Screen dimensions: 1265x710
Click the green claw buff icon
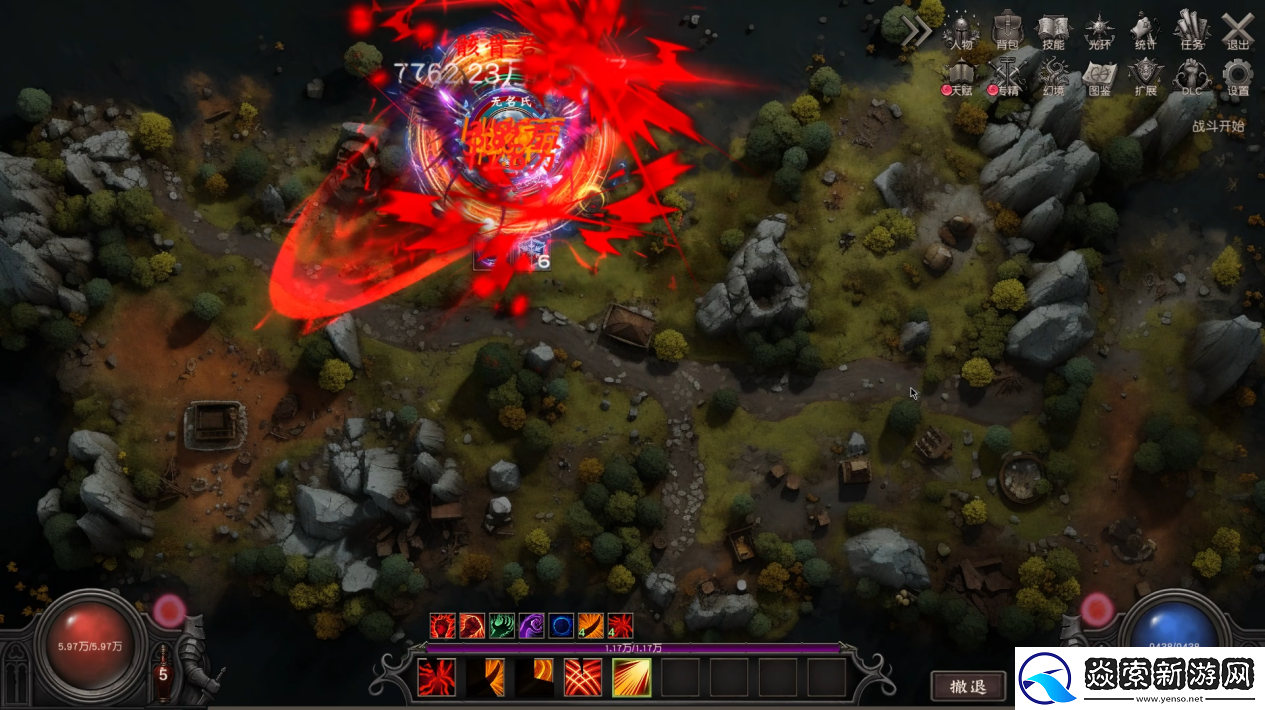[501, 626]
